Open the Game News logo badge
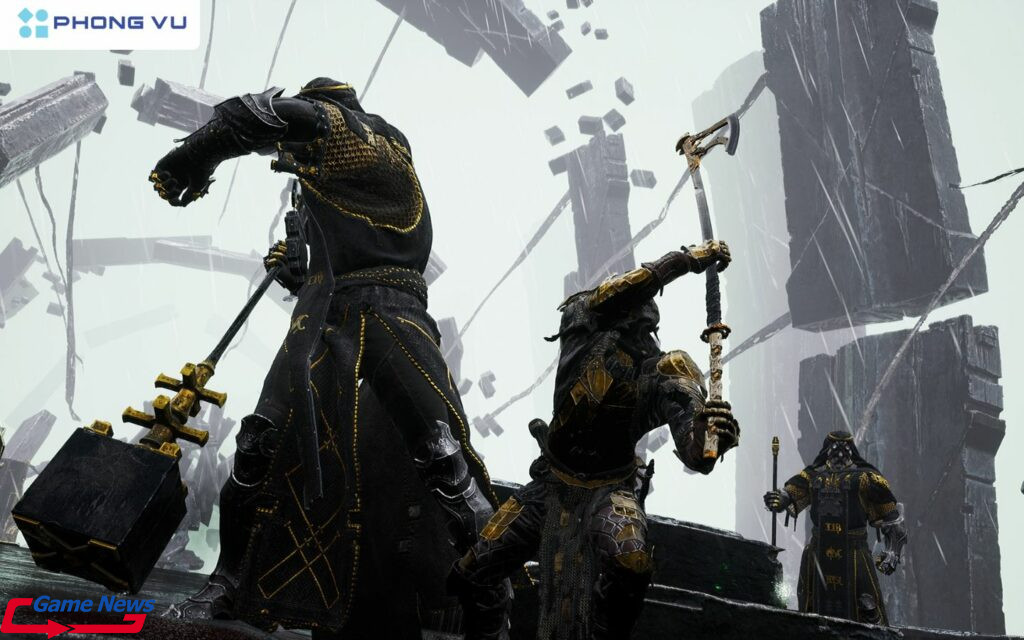Image resolution: width=1024 pixels, height=640 pixels. click(79, 613)
